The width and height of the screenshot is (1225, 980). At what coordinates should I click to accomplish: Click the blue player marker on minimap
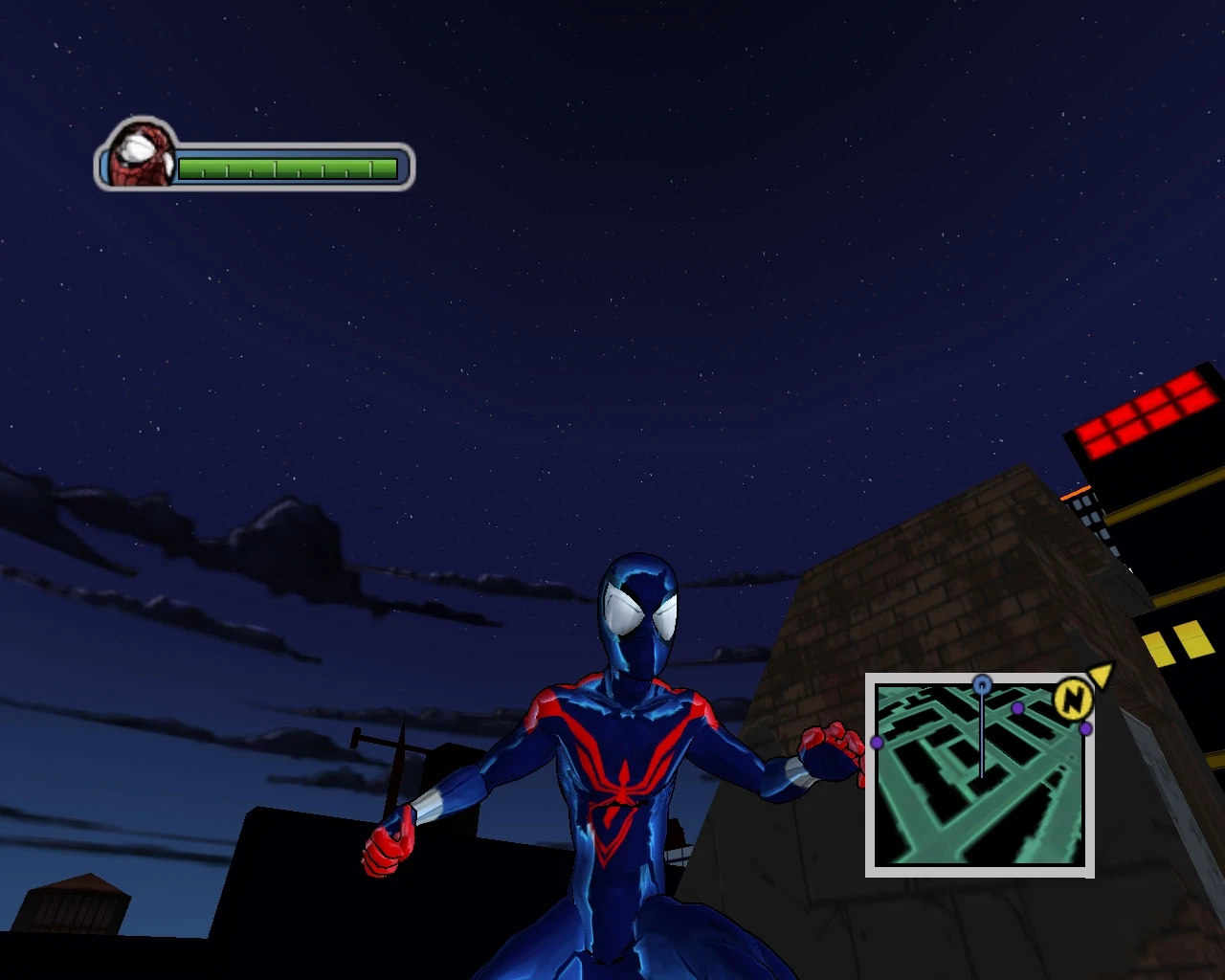click(982, 682)
